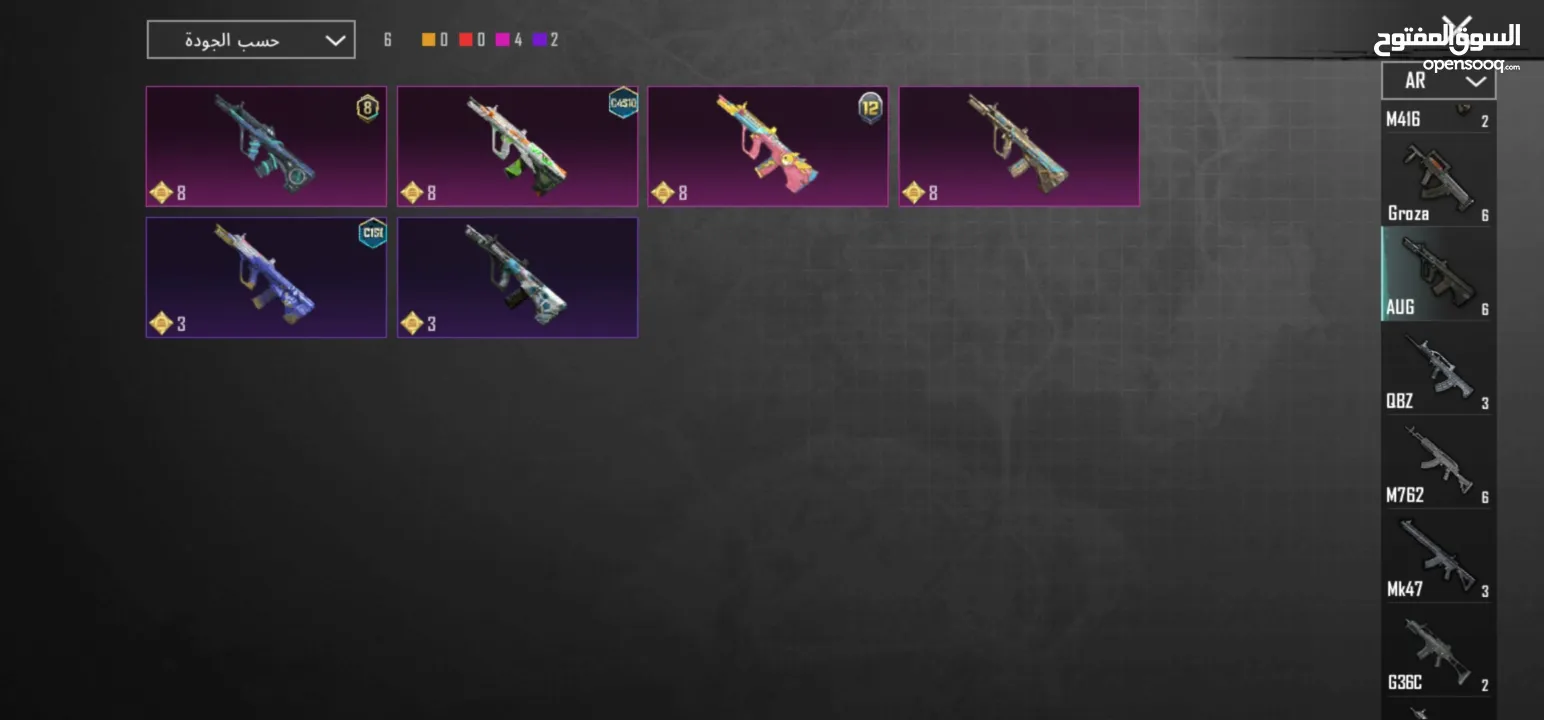
Task: Select the teal and black AUG skin
Action: (x=266, y=146)
